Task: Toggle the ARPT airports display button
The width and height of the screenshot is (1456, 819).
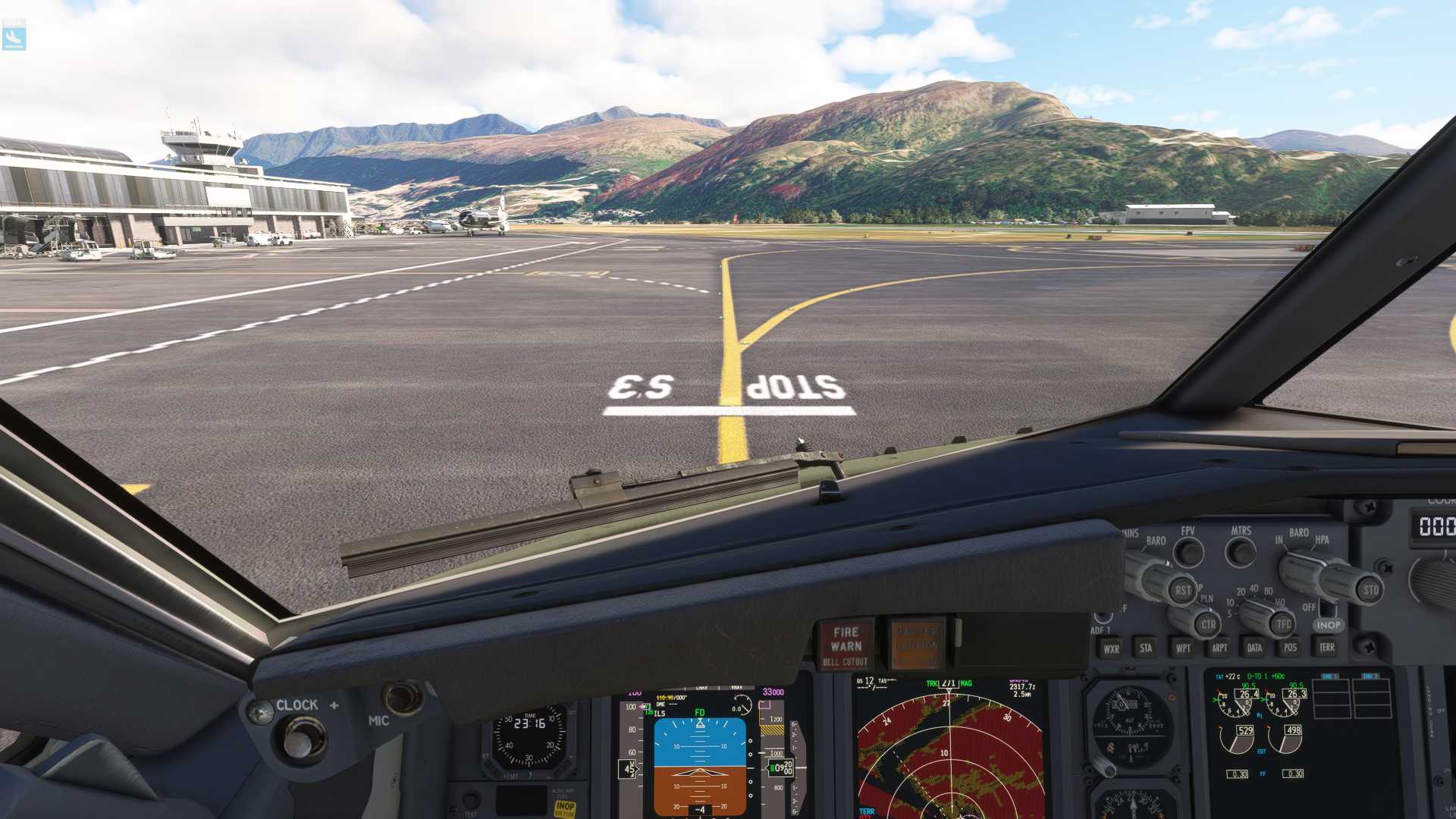Action: 1219,648
